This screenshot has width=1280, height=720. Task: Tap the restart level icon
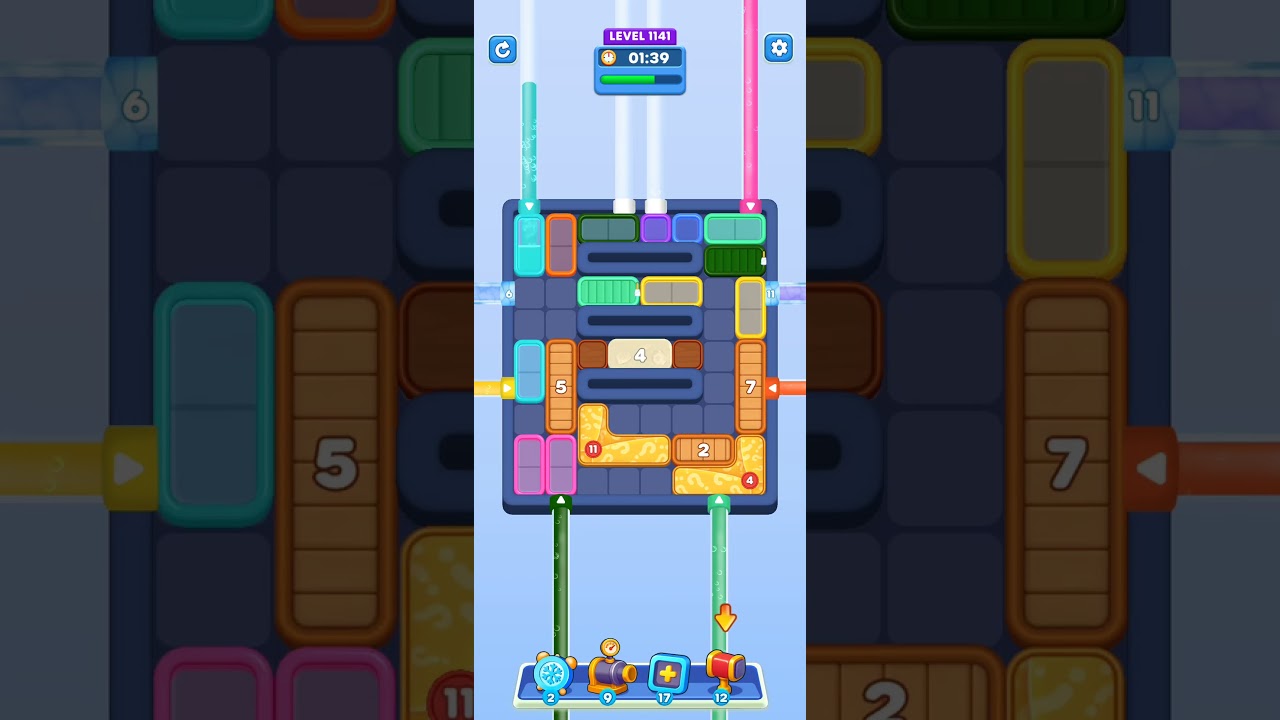pos(502,49)
